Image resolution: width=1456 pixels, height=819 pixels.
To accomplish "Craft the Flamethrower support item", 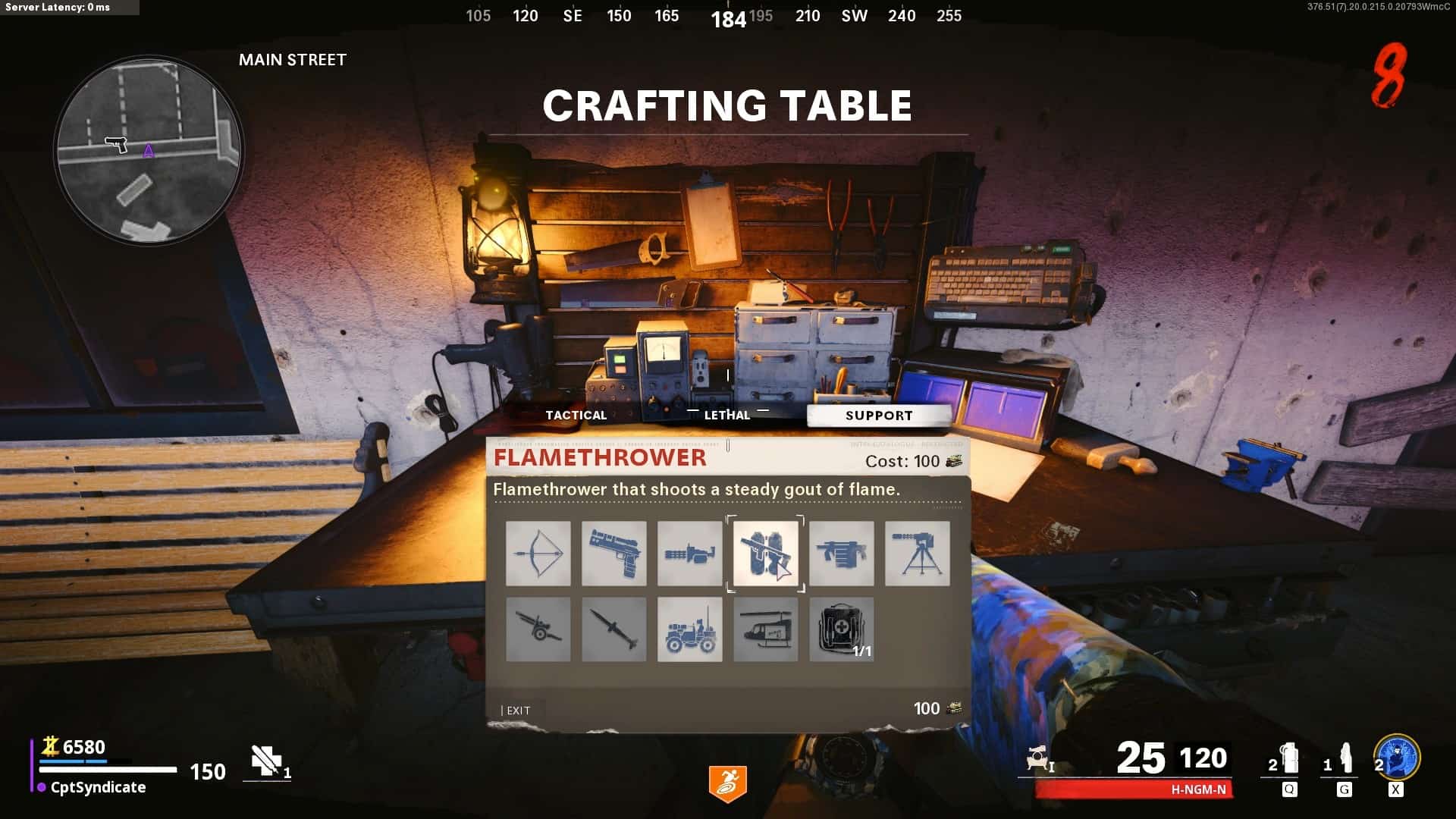I will point(766,554).
